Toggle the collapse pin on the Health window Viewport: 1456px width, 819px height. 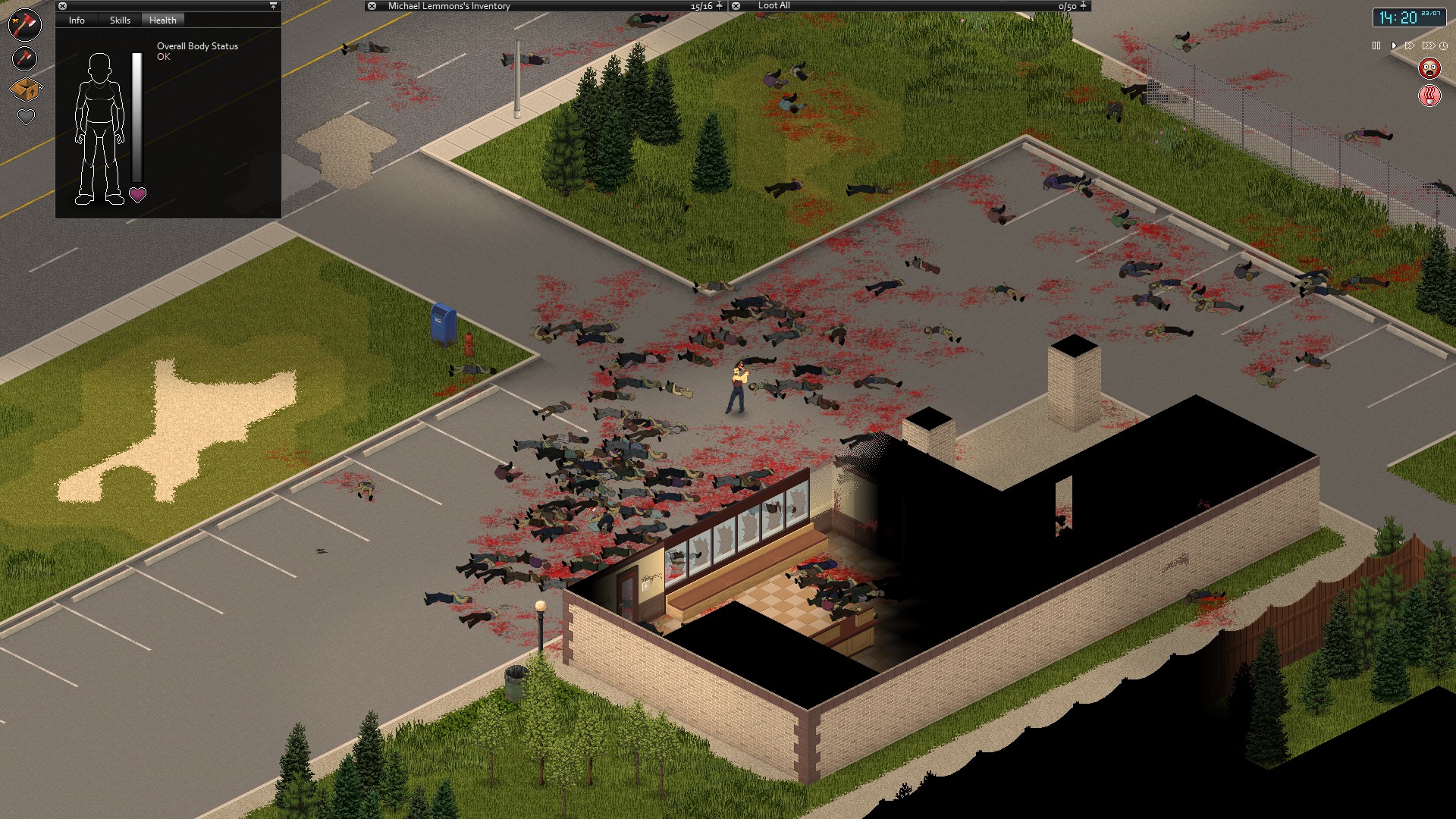tap(271, 6)
